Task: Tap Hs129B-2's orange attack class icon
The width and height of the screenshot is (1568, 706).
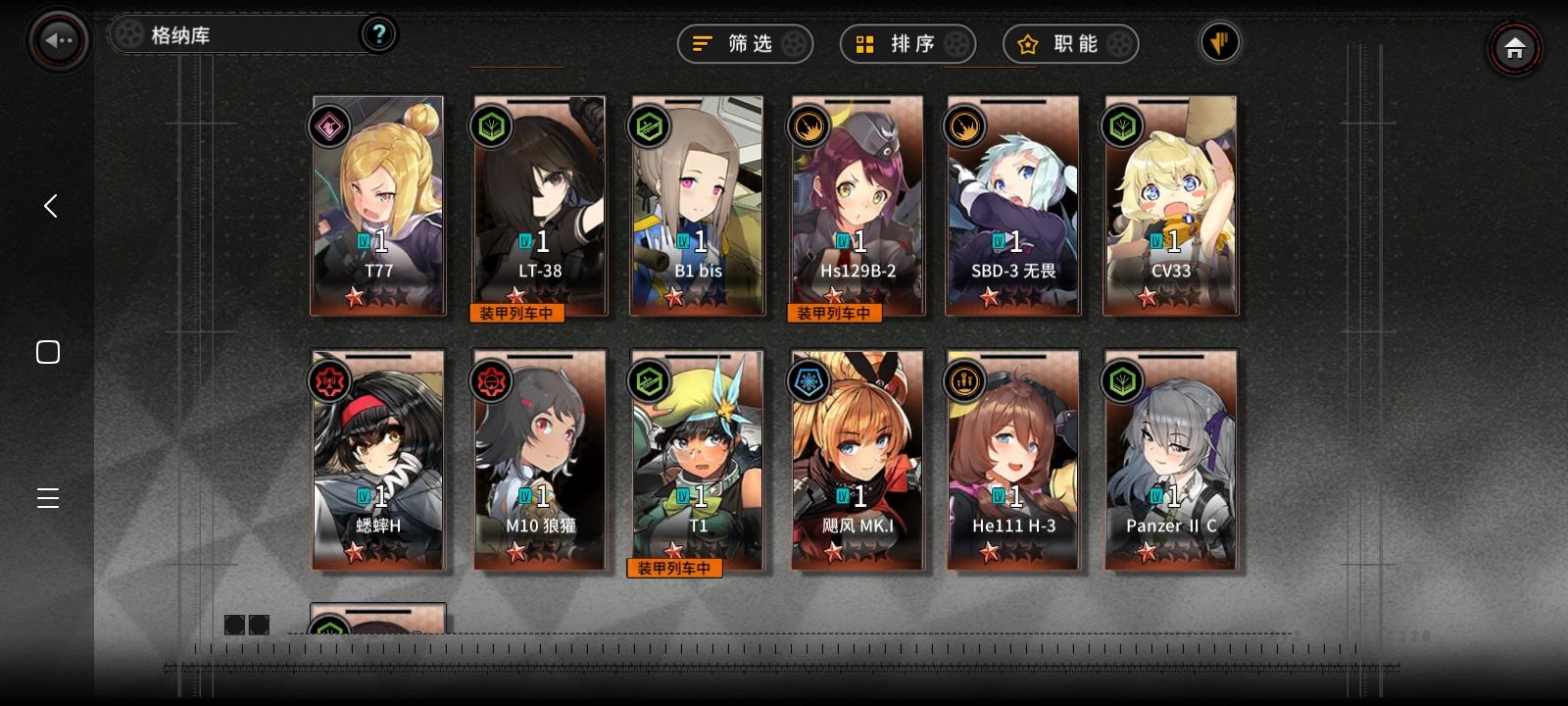Action: pos(808,126)
